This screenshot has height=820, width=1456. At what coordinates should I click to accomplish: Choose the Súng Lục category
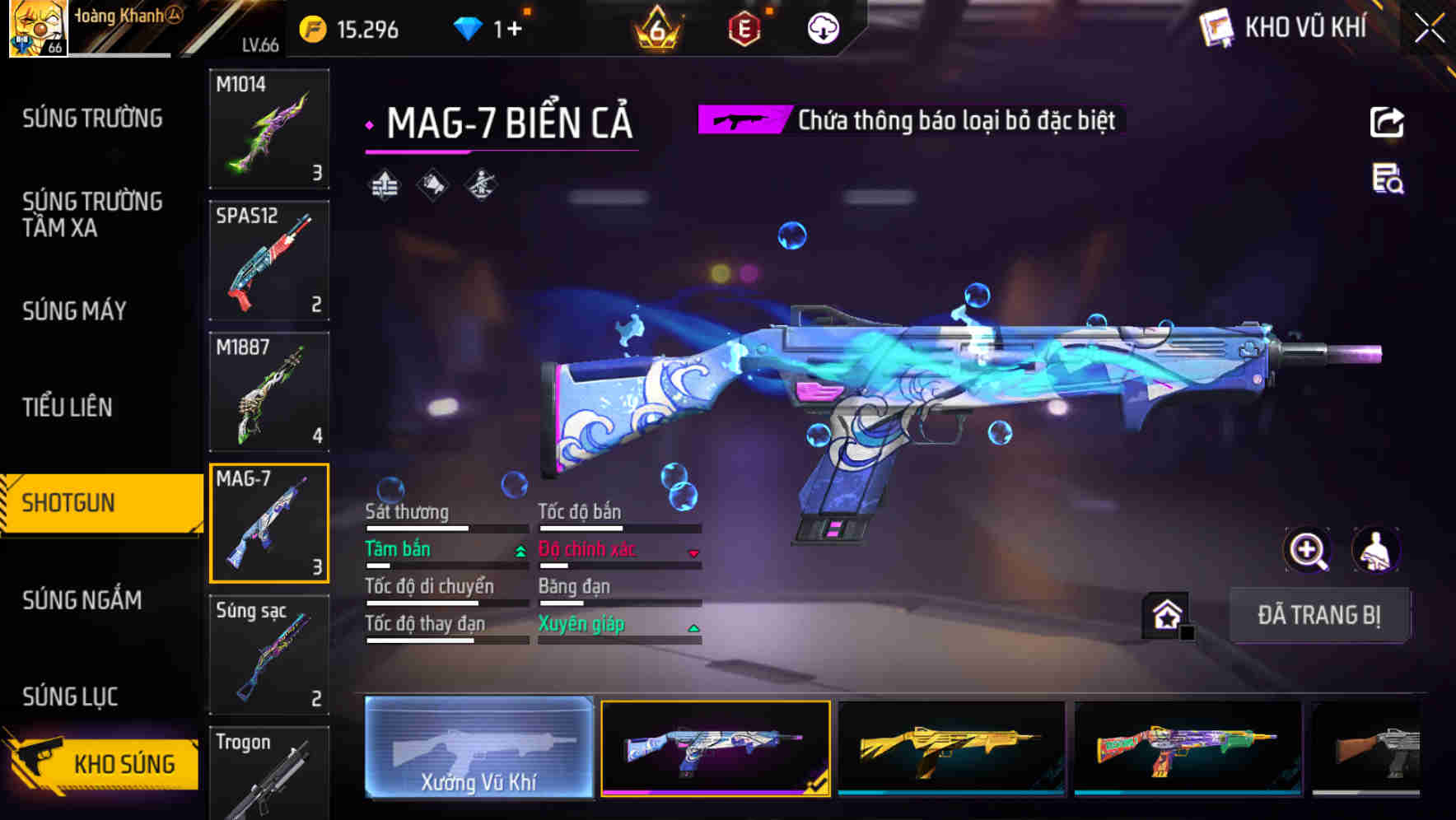70,697
